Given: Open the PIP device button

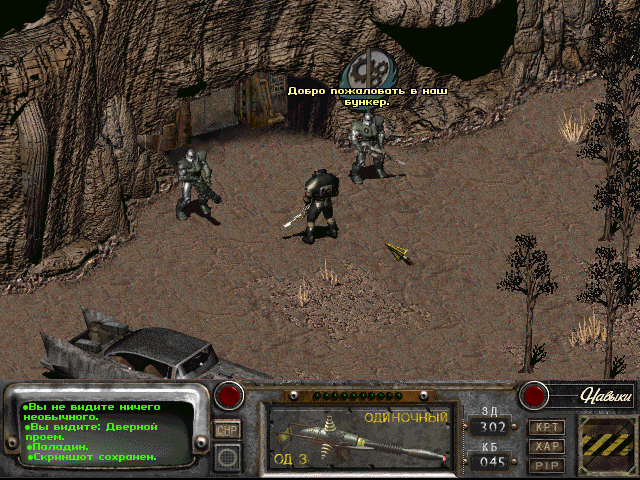Looking at the screenshot, I should pyautogui.click(x=547, y=465).
